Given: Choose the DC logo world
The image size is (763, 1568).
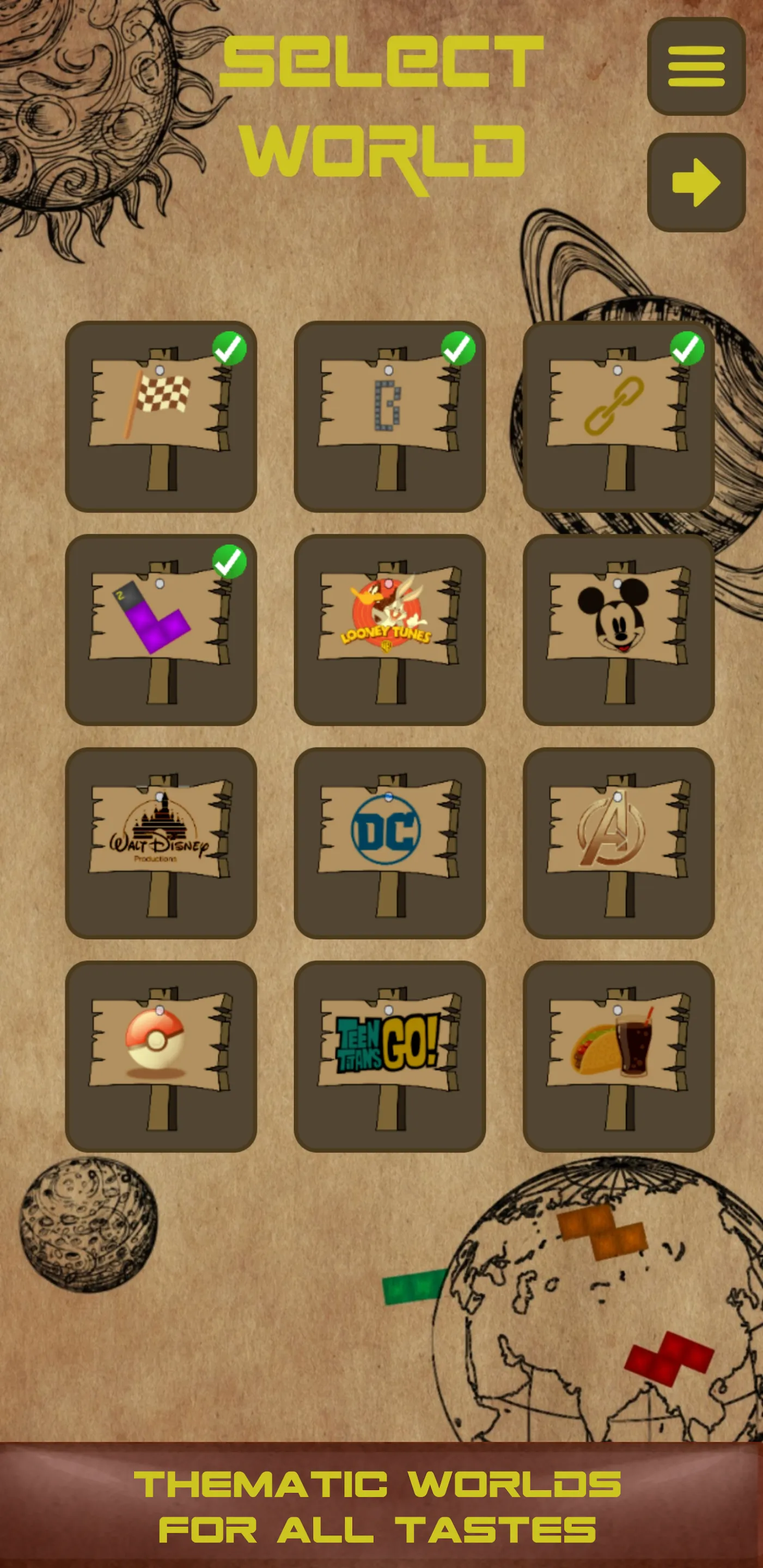Looking at the screenshot, I should coord(389,843).
